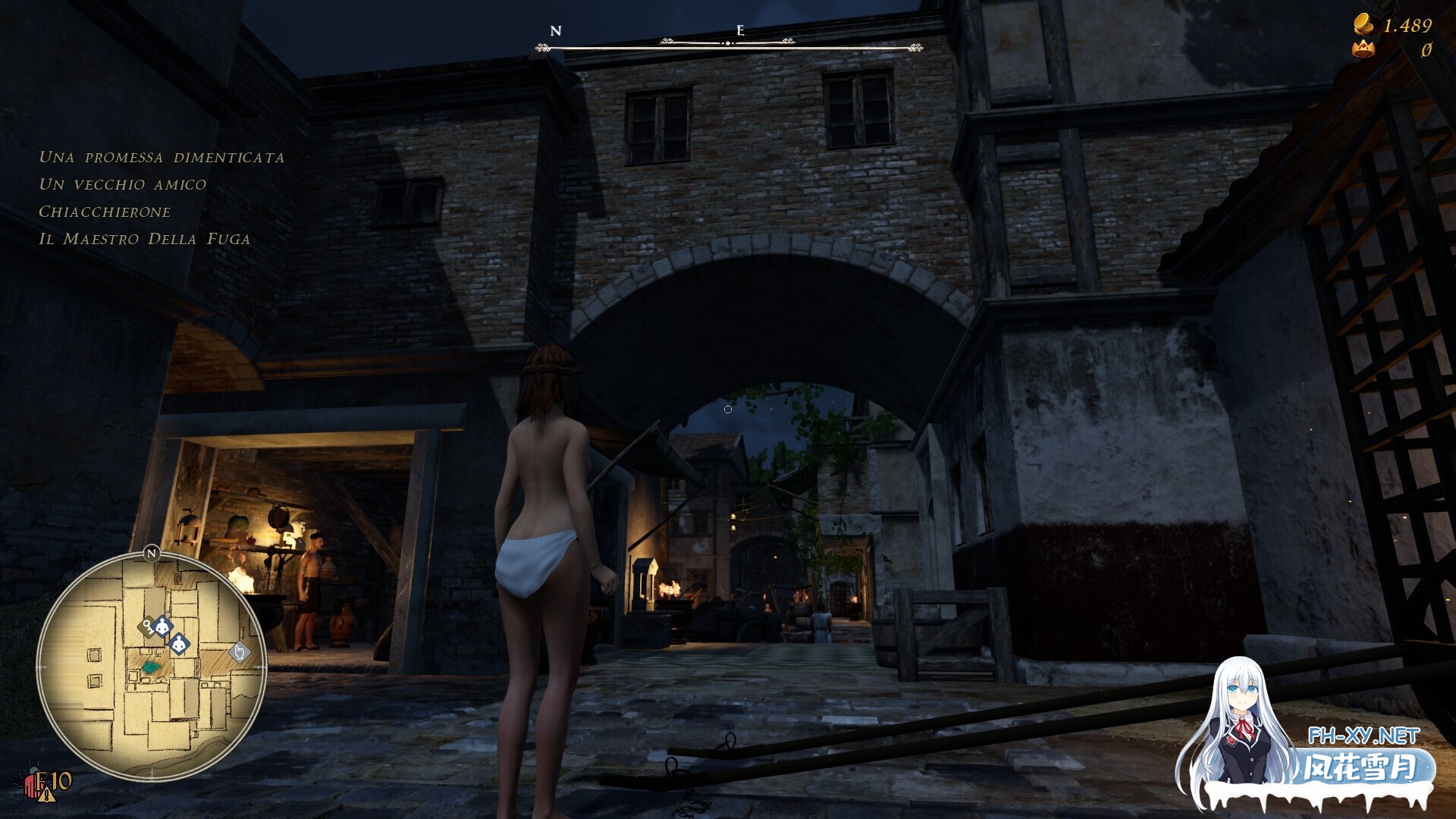
Task: Select the quest Un Vecchio Amico
Action: [x=123, y=184]
